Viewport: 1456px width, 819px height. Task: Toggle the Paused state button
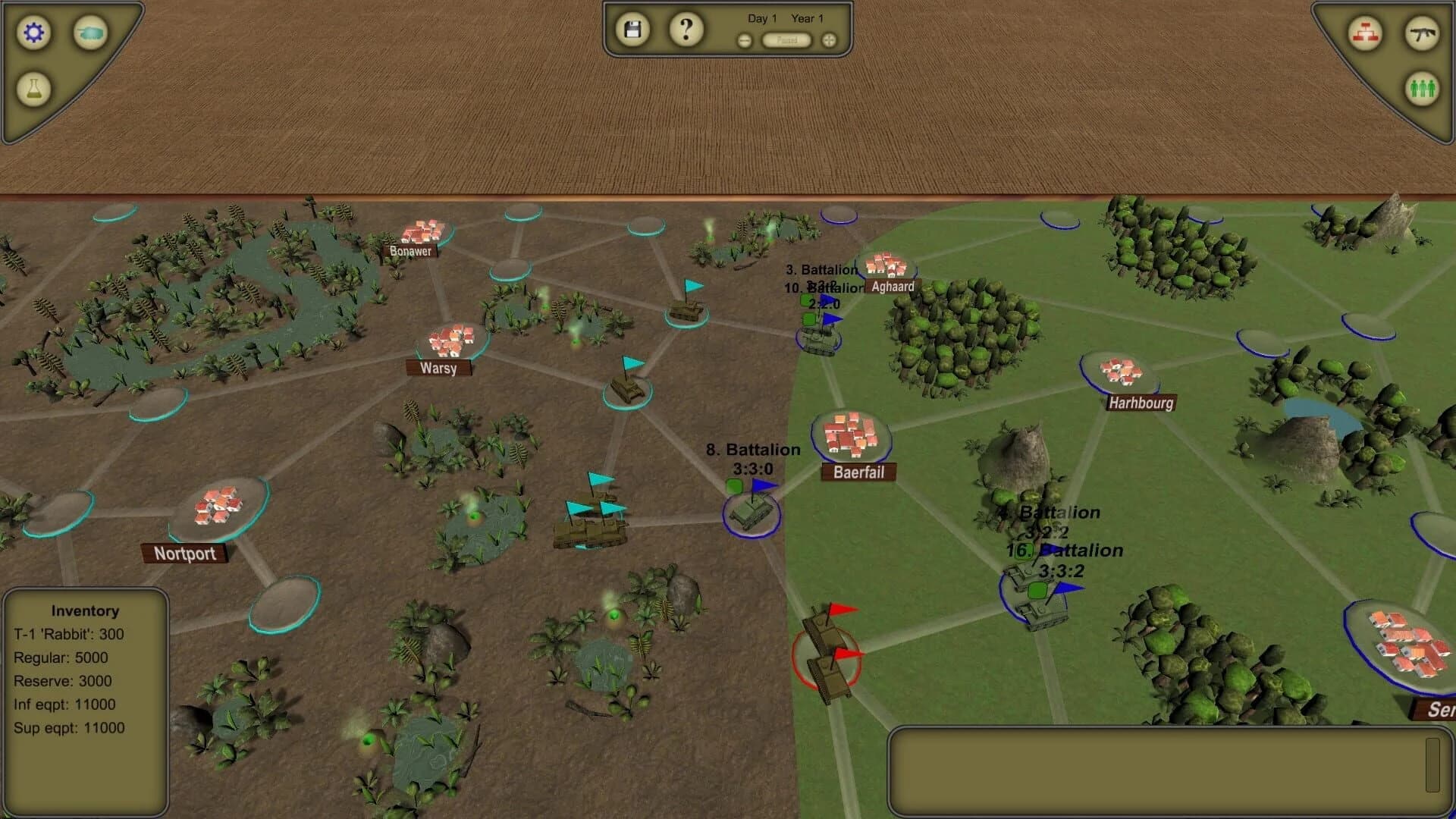coord(786,40)
